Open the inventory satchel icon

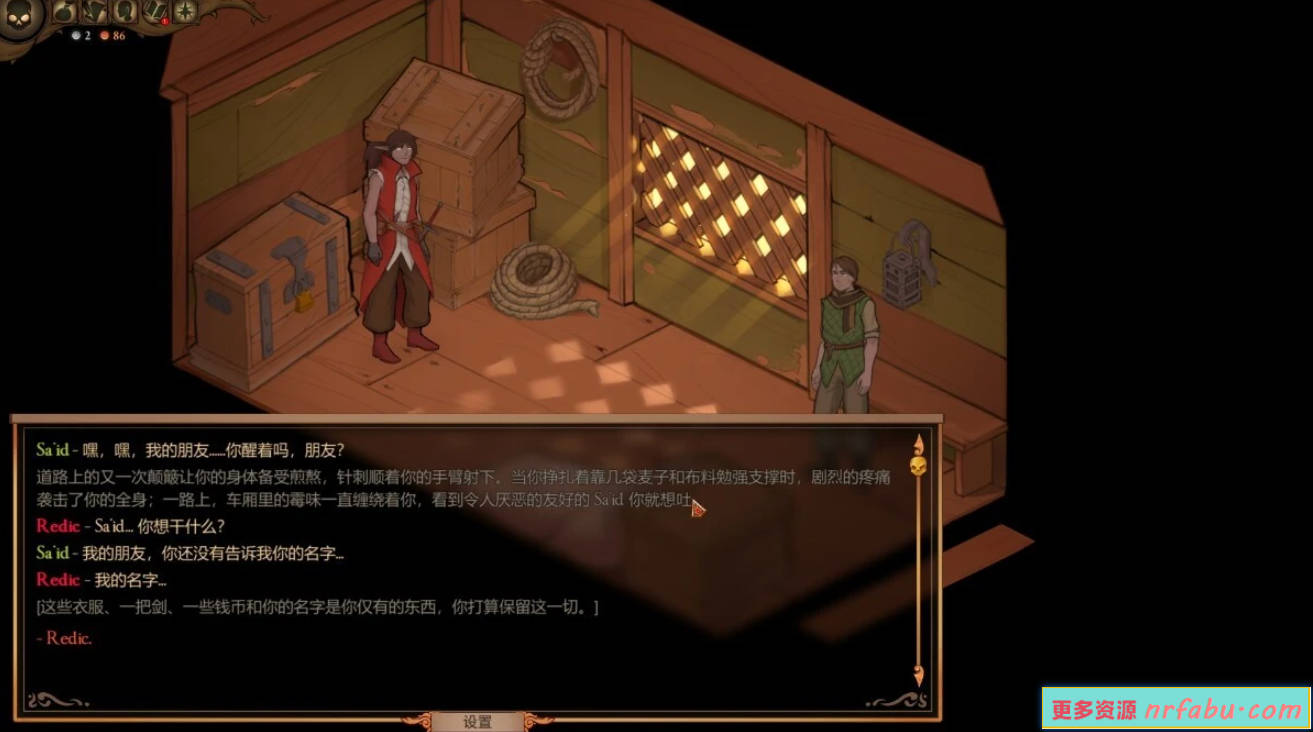62,11
